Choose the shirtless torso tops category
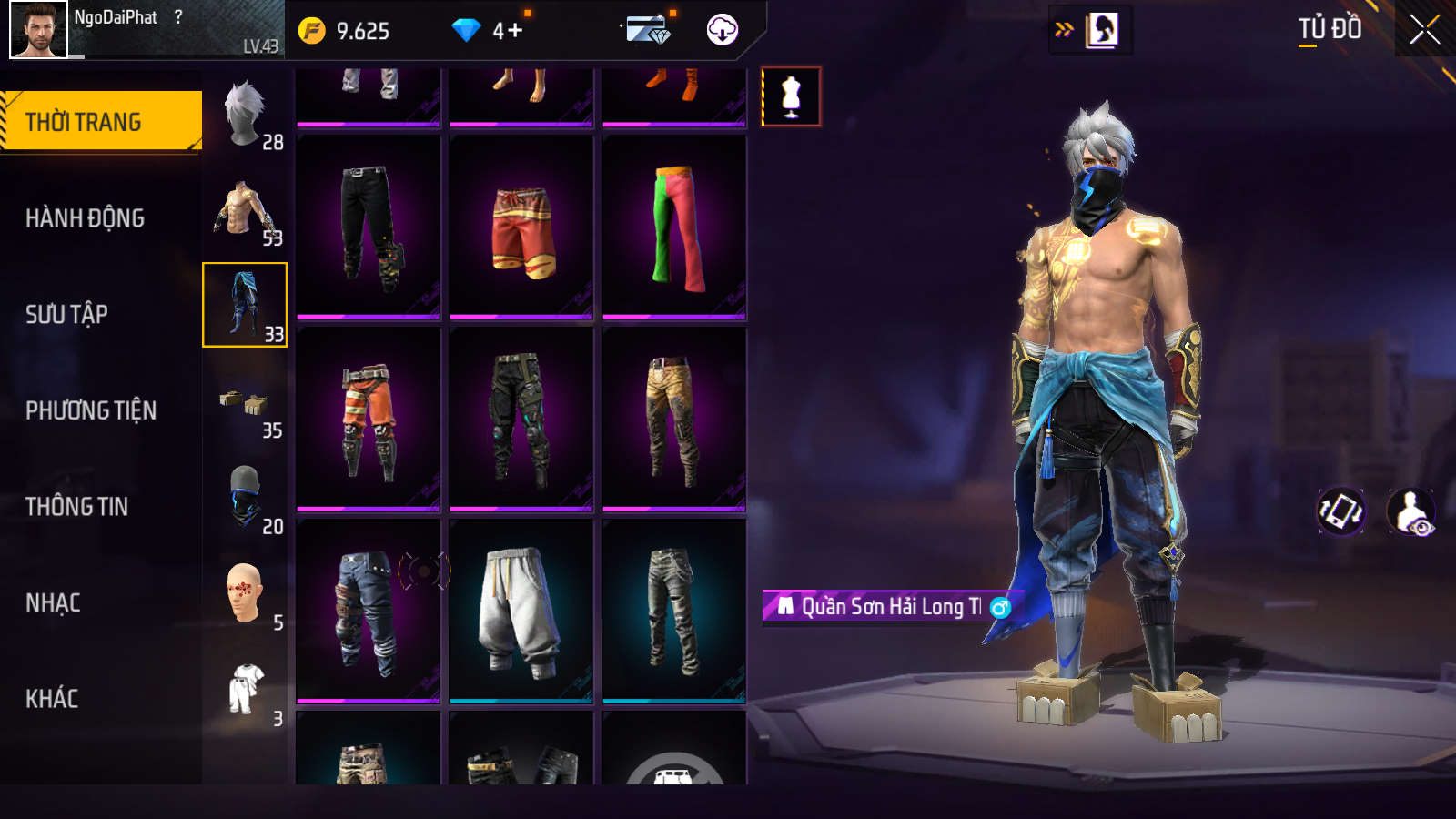Viewport: 1456px width, 819px height. [x=245, y=210]
